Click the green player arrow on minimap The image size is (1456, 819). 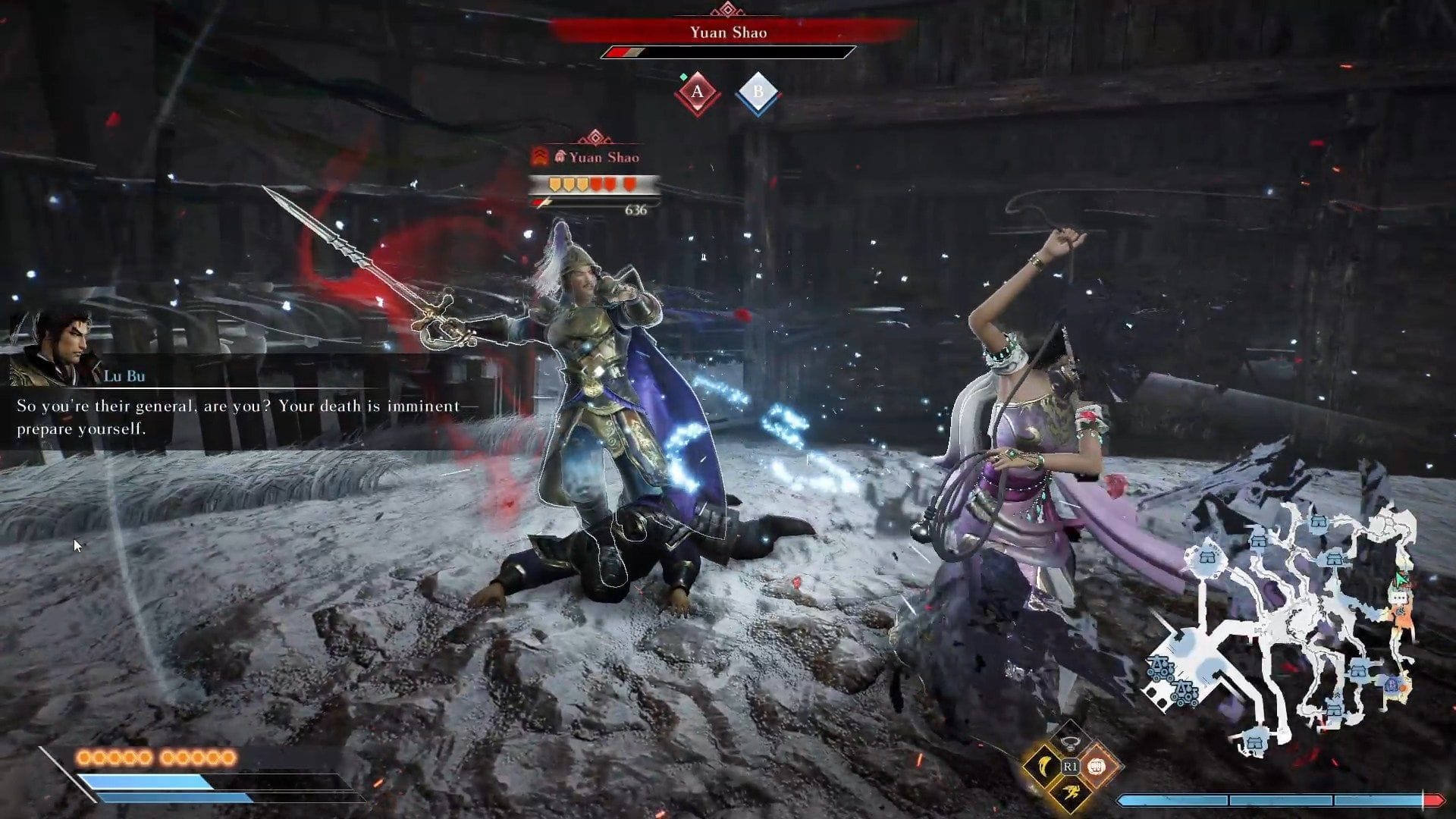tap(1401, 580)
